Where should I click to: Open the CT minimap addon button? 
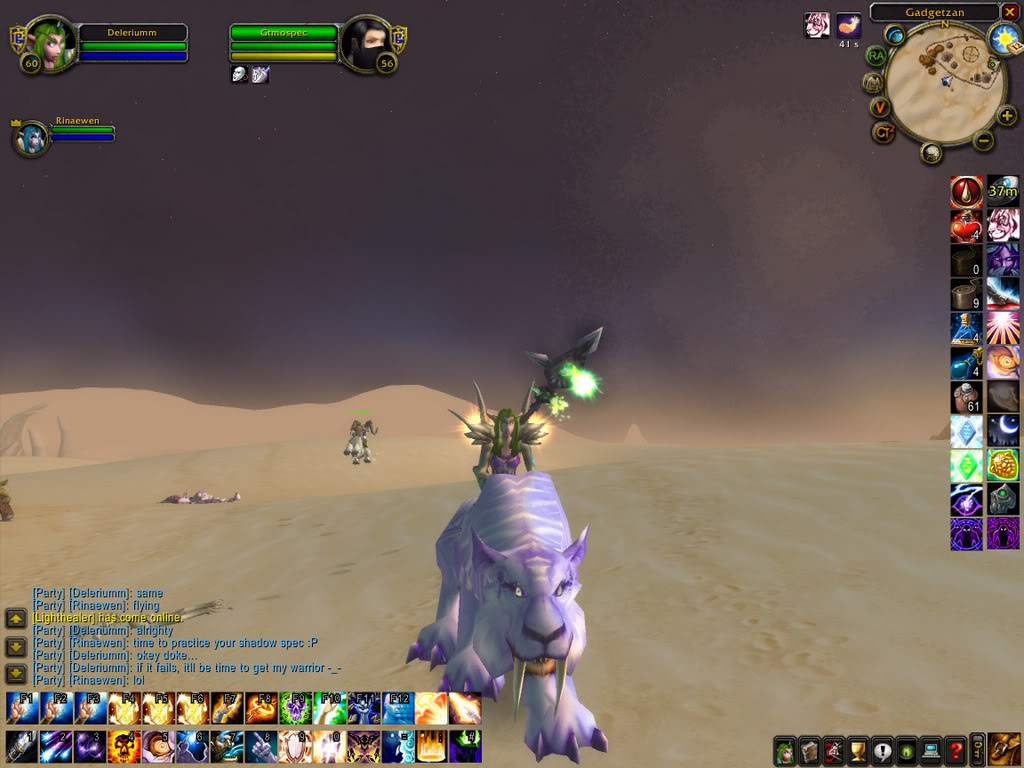pos(883,131)
